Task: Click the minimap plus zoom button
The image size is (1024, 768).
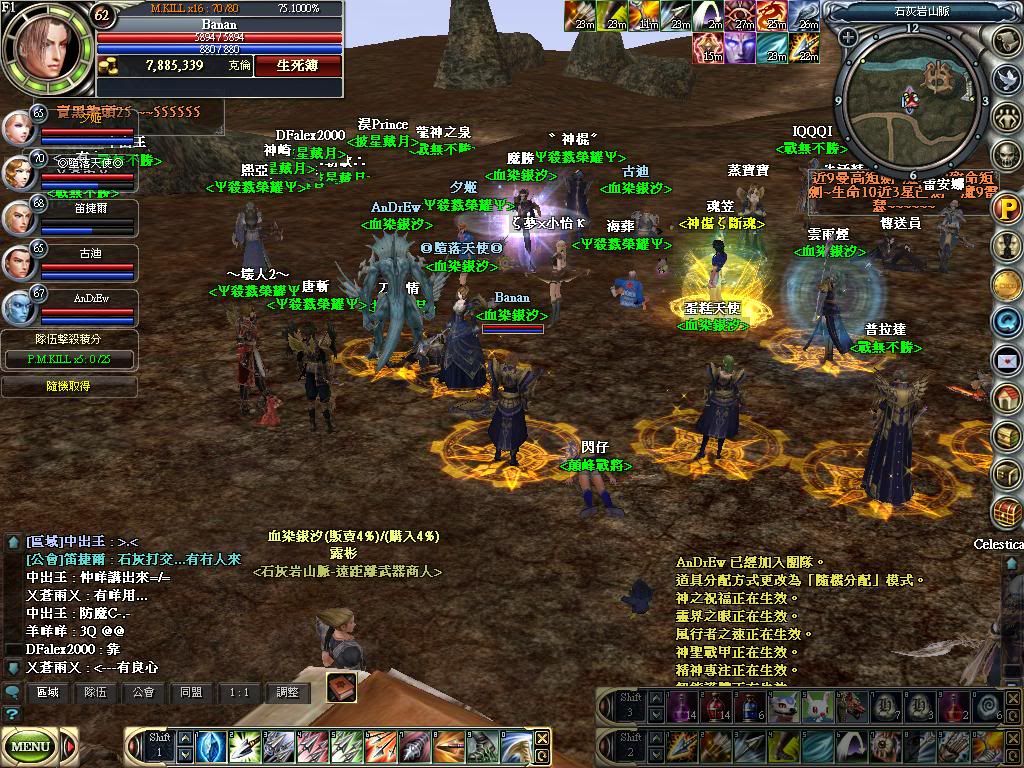Action: [x=848, y=38]
